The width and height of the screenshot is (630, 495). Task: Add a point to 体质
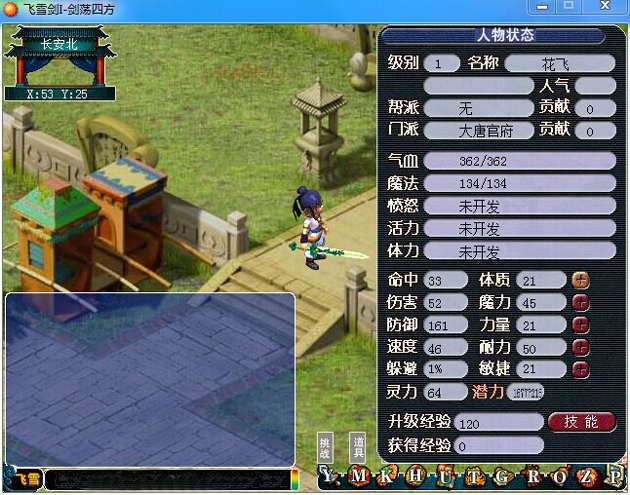580,280
